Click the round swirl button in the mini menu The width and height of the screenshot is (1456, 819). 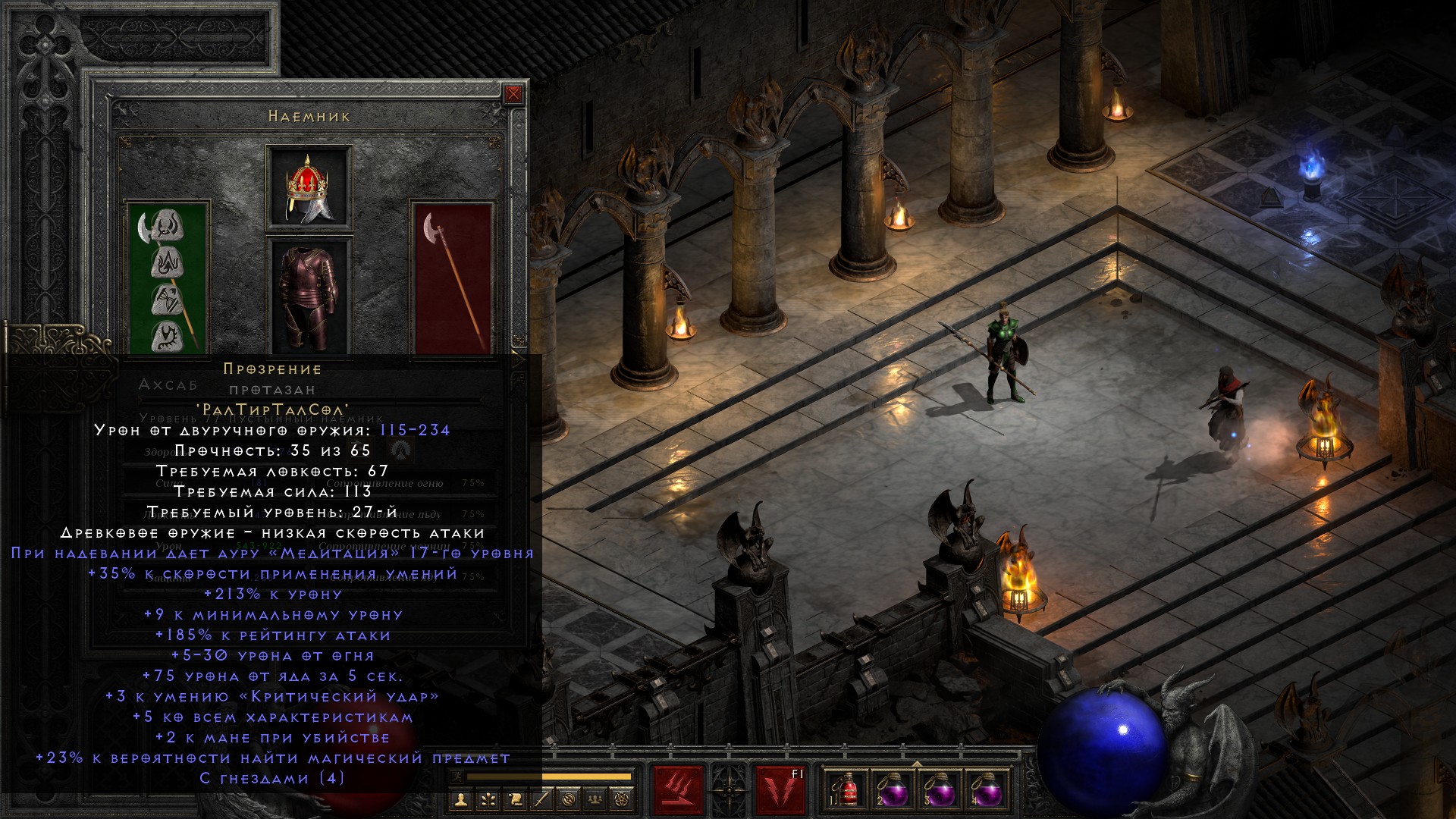pyautogui.click(x=570, y=799)
